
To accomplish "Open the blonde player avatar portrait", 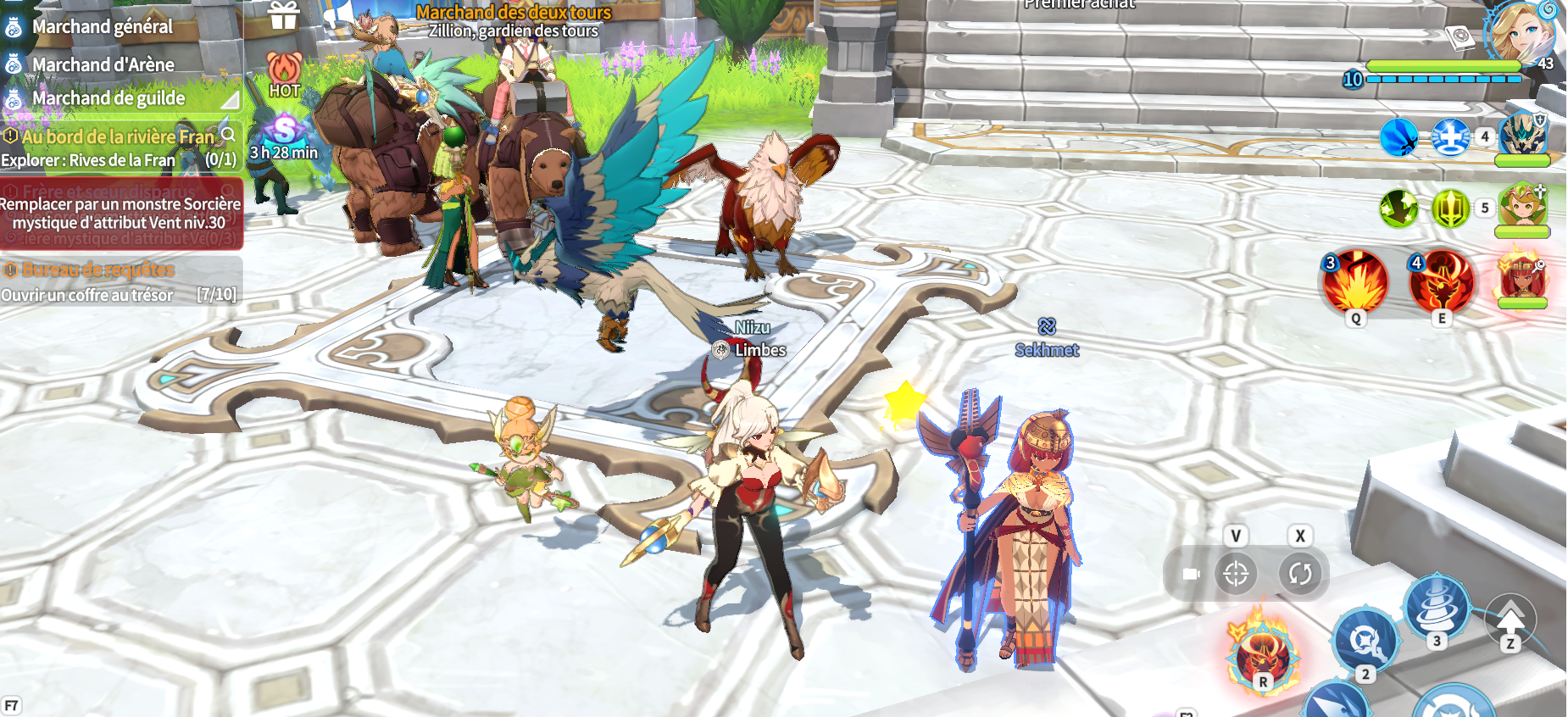I will click(1523, 32).
